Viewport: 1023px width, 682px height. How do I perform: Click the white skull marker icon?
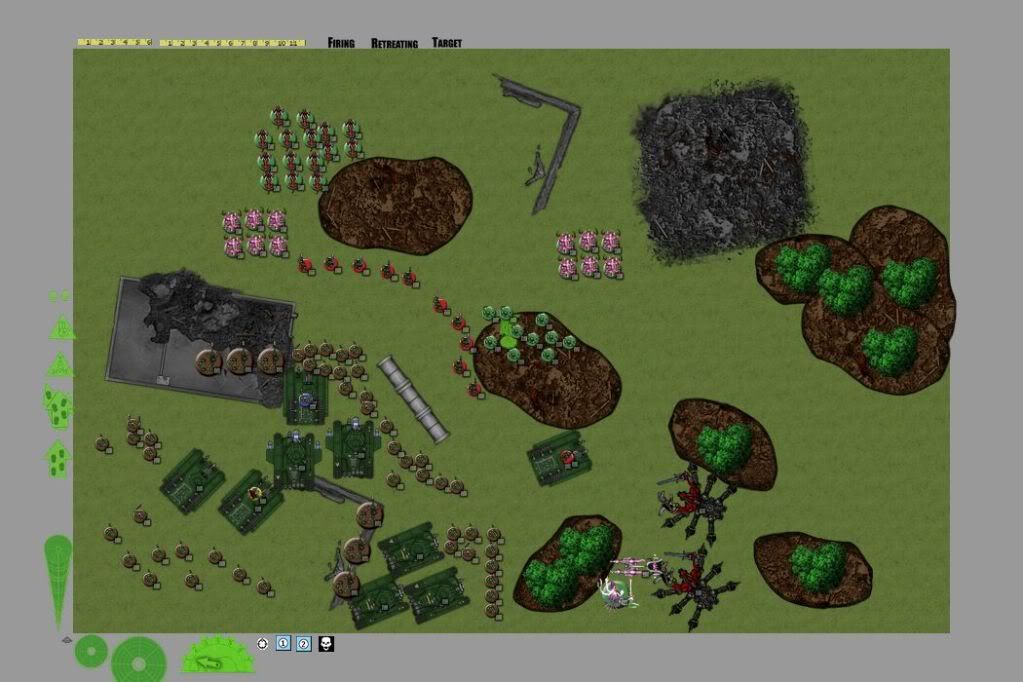pos(326,644)
